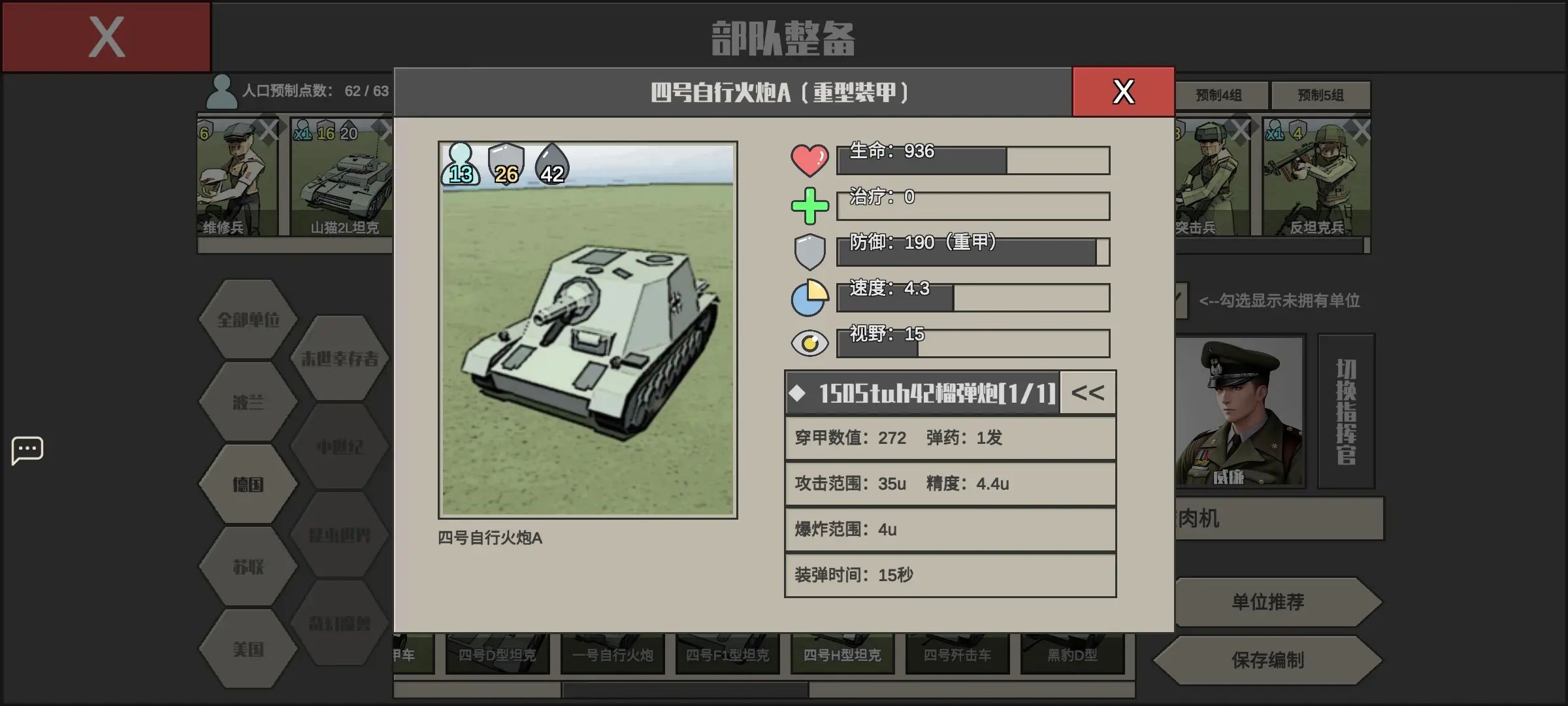The height and width of the screenshot is (706, 1568).
Task: Click the heart icon beside 生命 stat
Action: pos(809,158)
